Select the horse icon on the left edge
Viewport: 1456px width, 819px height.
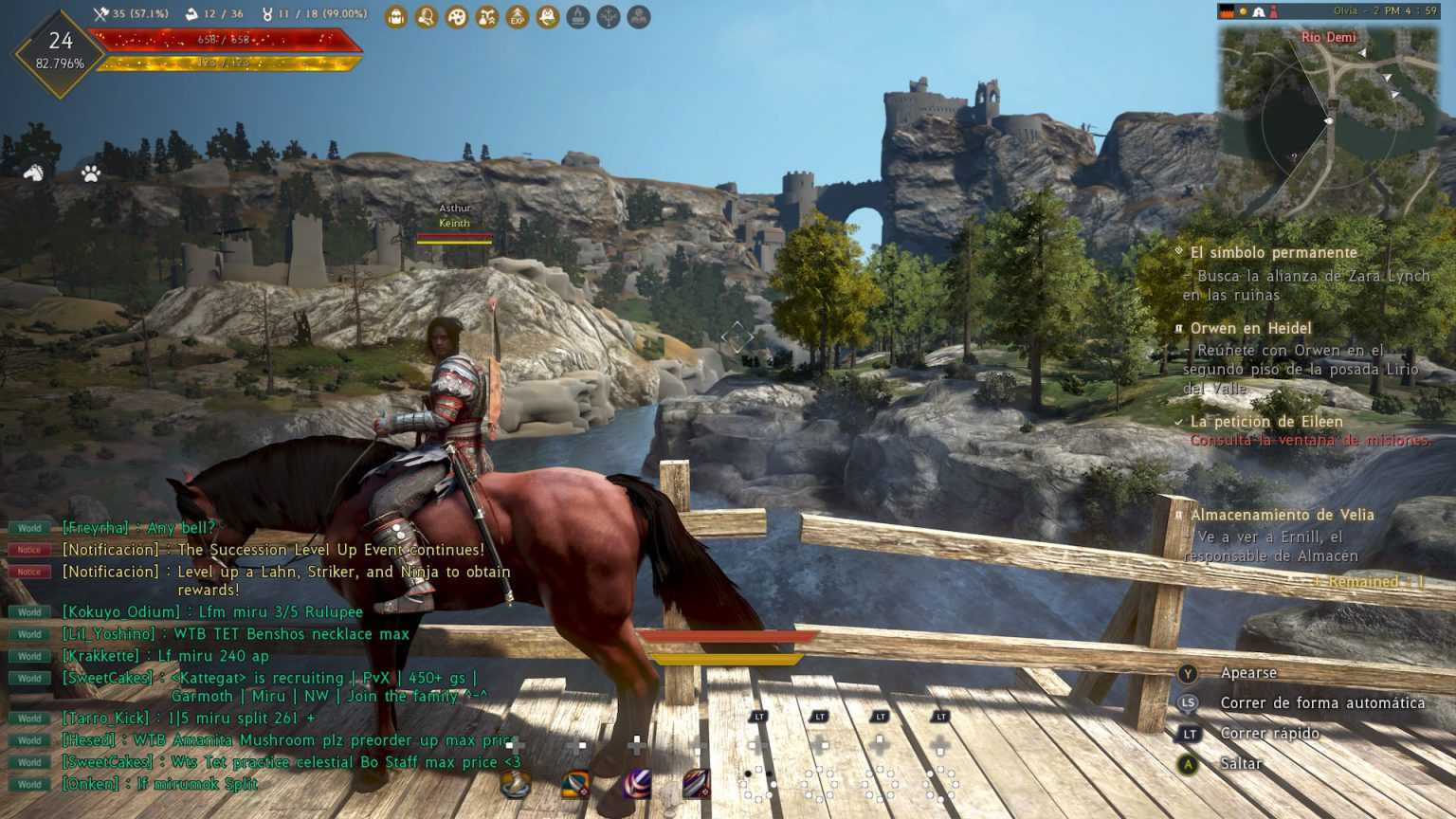coord(34,173)
